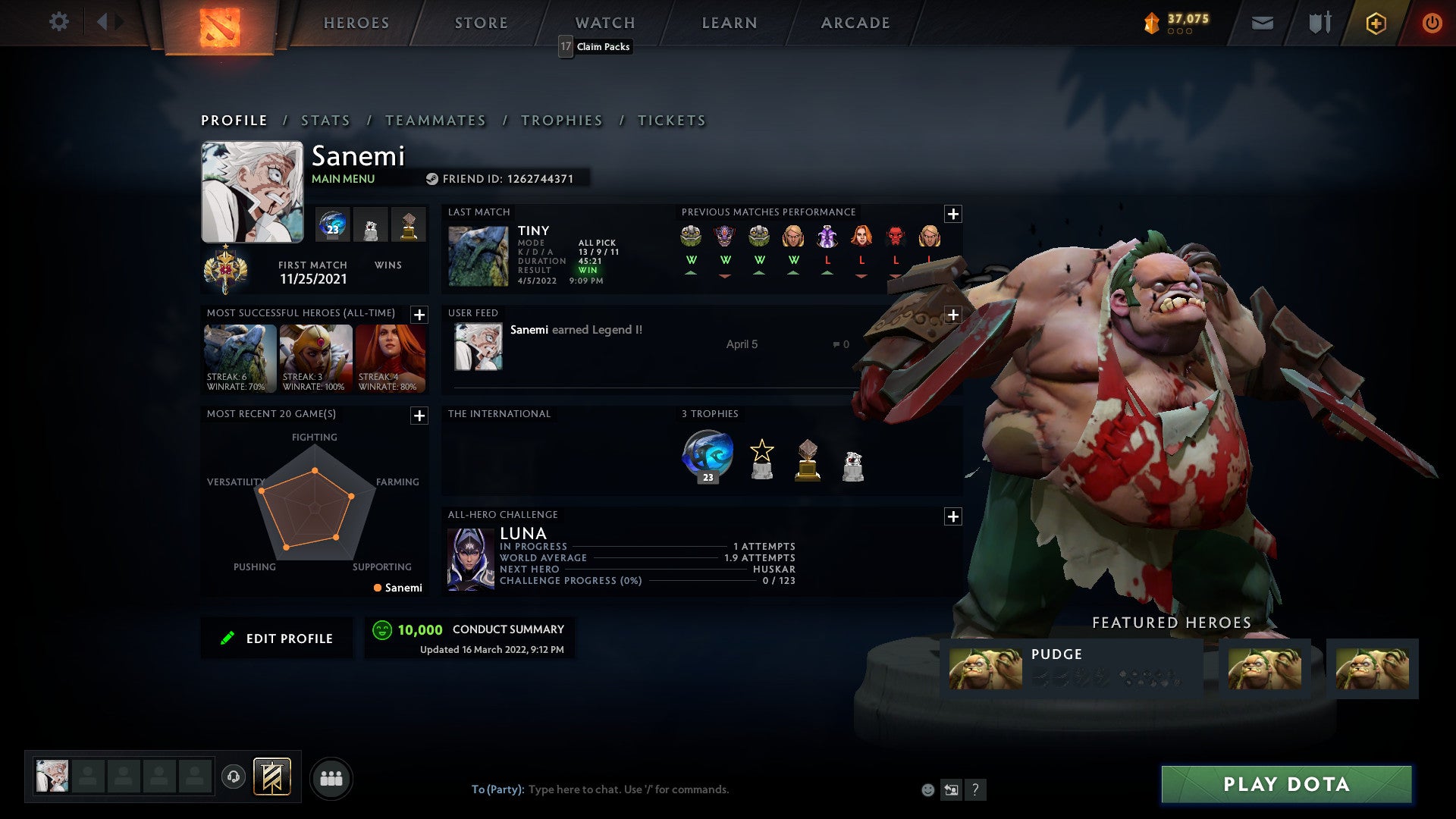Open the settings gear icon
The width and height of the screenshot is (1456, 819).
point(59,22)
